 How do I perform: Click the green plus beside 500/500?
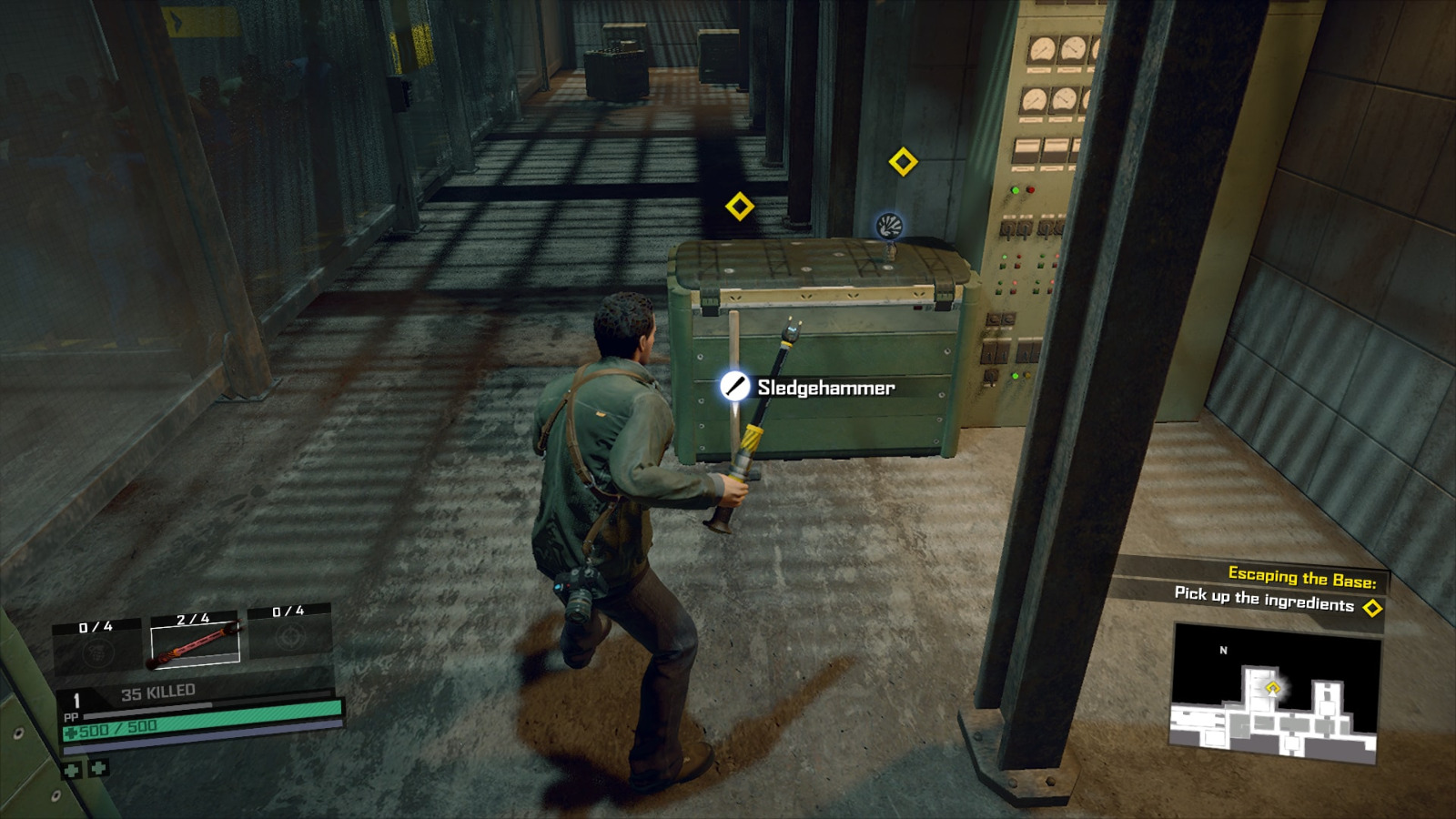click(72, 731)
